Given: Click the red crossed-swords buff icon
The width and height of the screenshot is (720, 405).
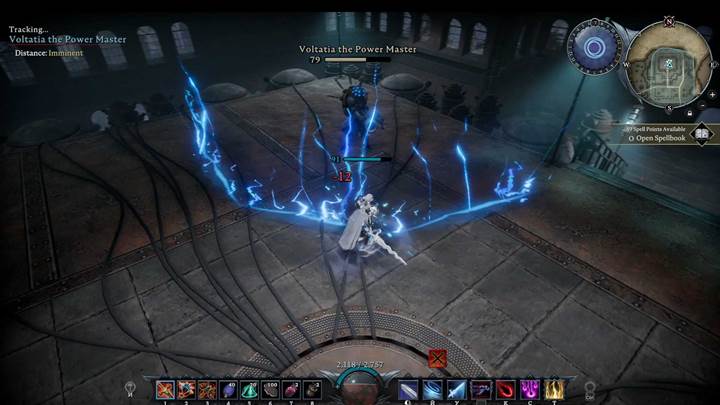Looking at the screenshot, I should [x=436, y=357].
